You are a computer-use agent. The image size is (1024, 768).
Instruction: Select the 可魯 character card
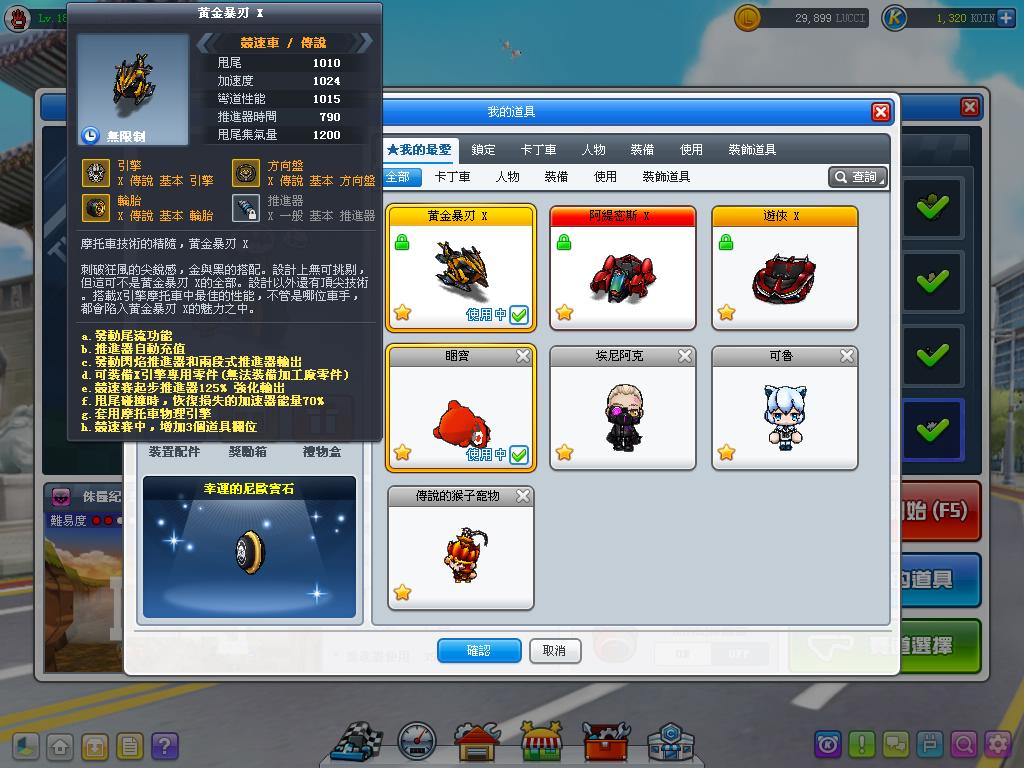point(785,408)
